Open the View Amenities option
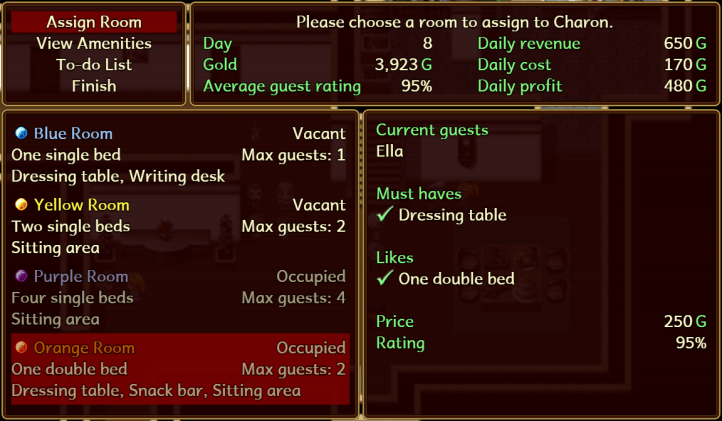Image resolution: width=722 pixels, height=421 pixels. click(94, 43)
